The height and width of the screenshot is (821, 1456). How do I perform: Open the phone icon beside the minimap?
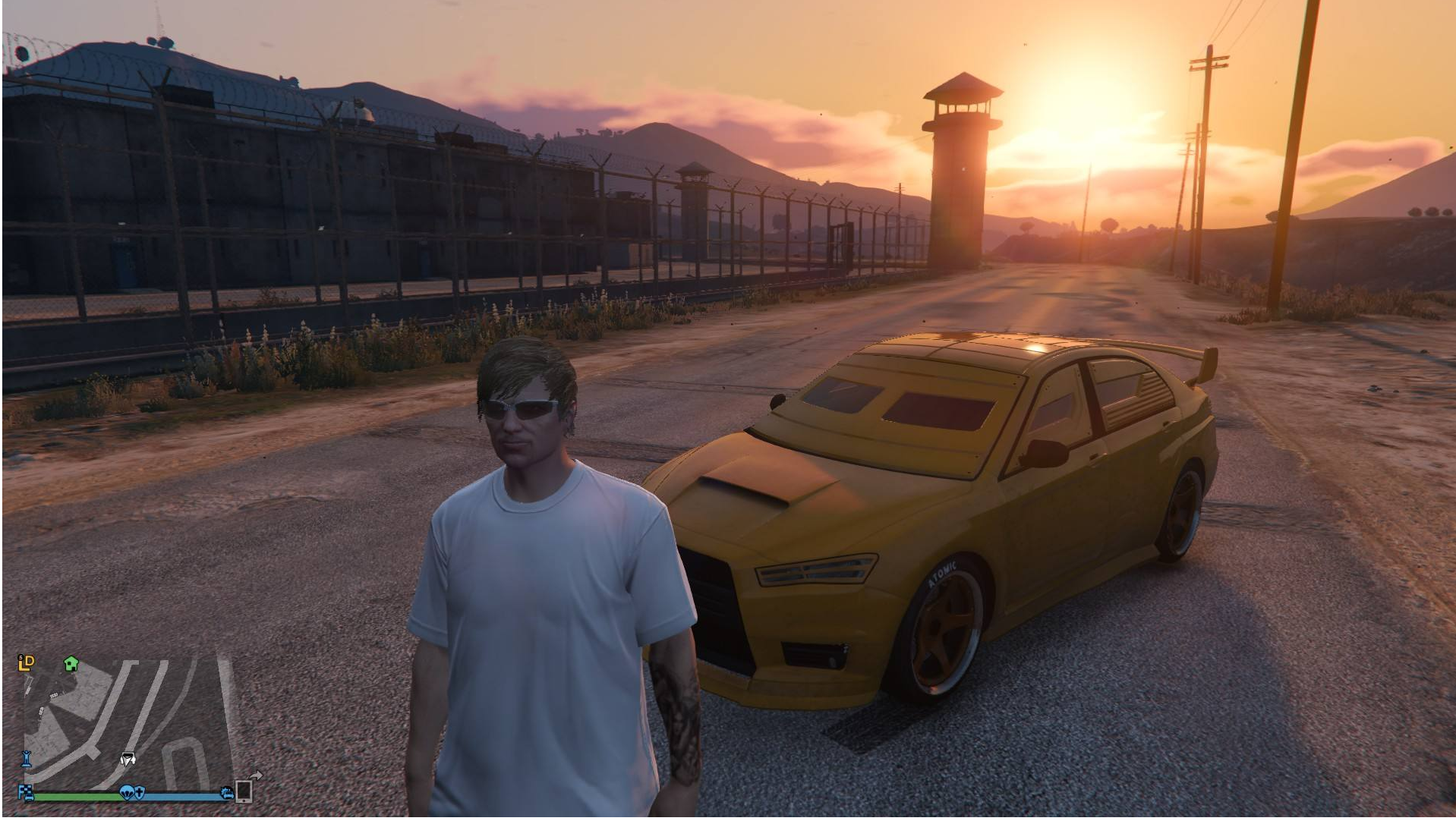(x=244, y=791)
